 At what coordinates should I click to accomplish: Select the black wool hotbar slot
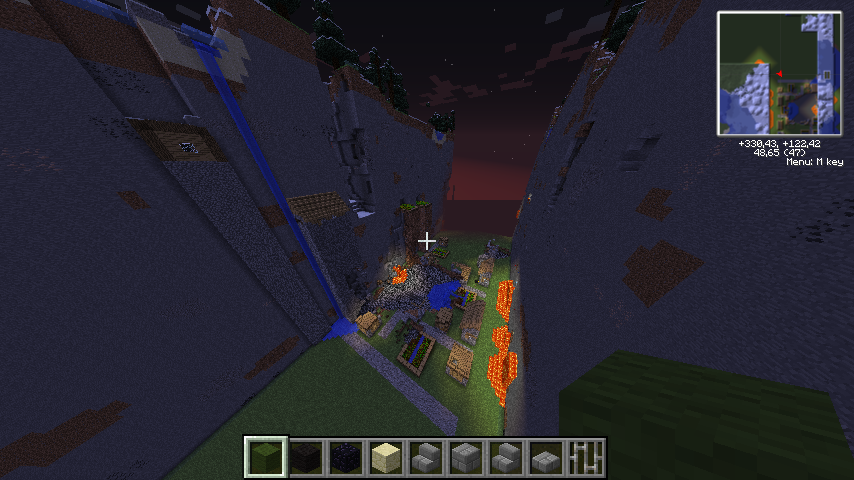click(x=307, y=457)
